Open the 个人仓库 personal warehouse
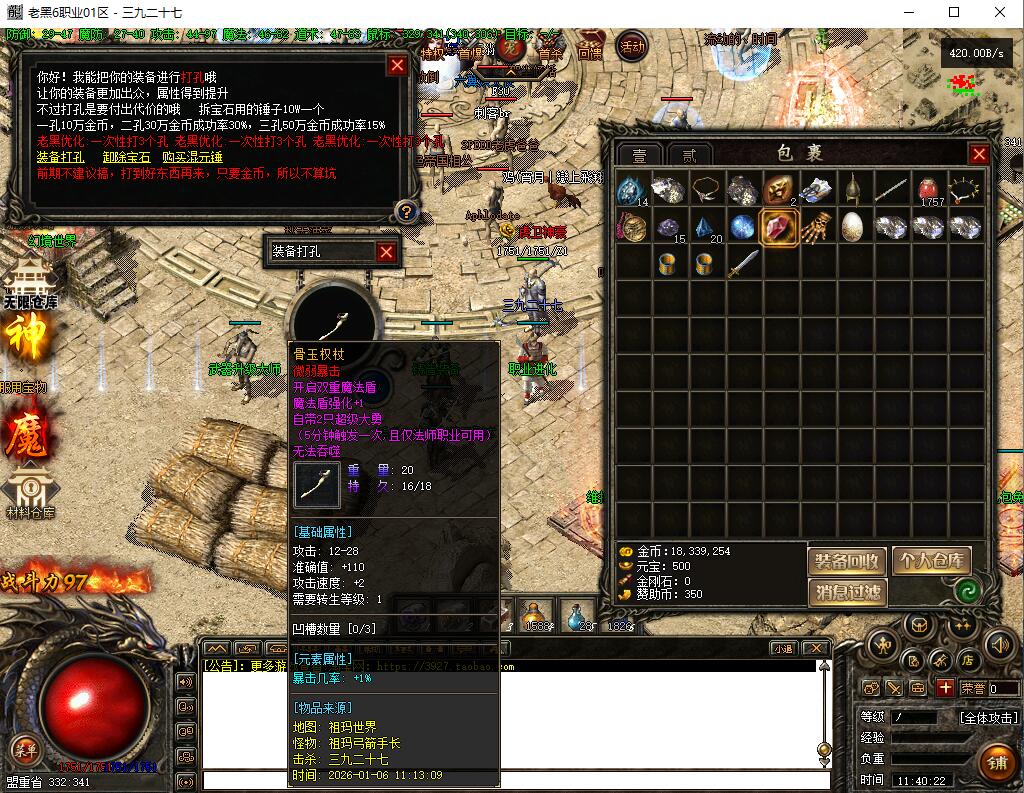This screenshot has width=1024, height=793. (x=932, y=561)
